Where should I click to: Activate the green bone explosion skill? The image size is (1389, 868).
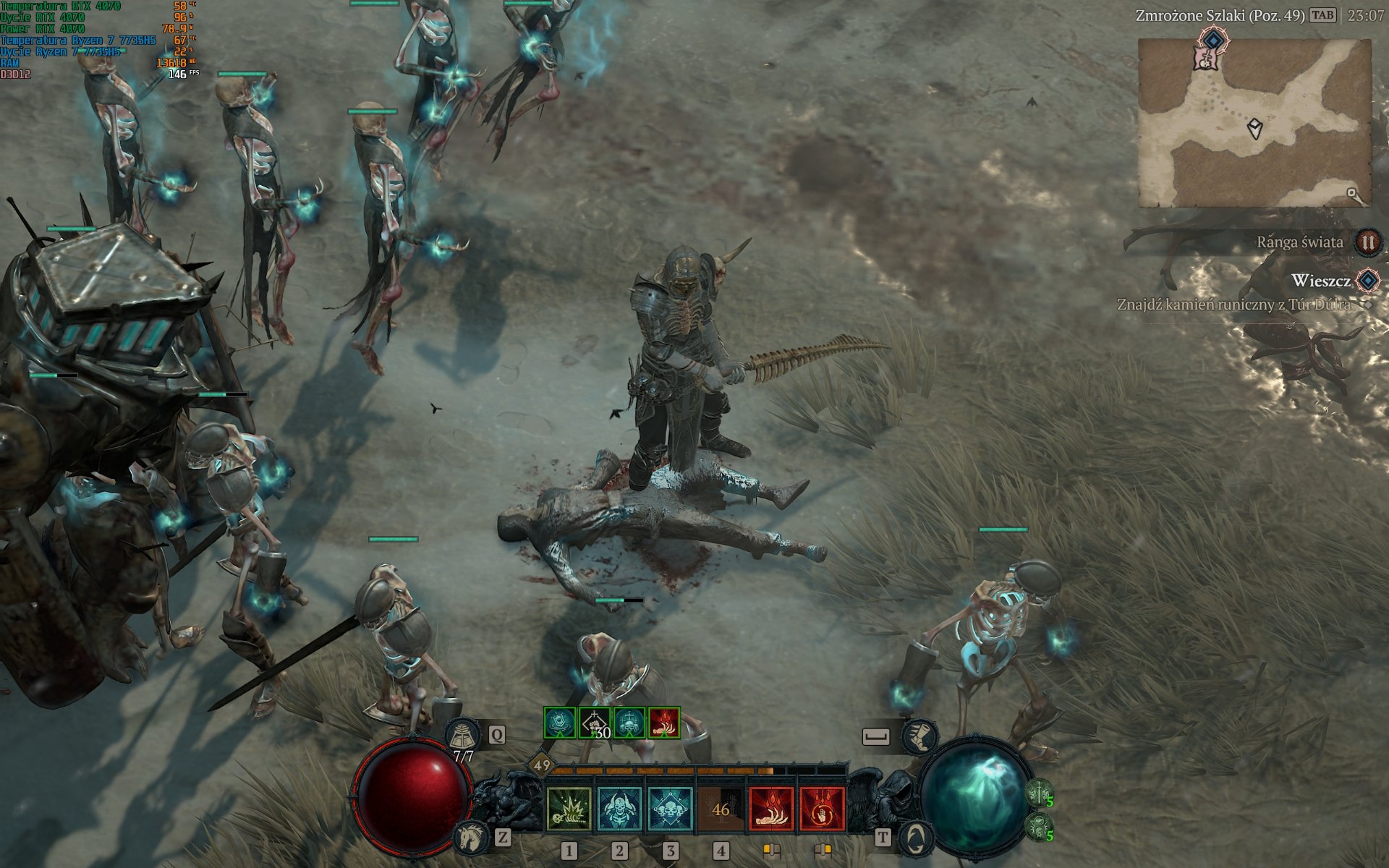(569, 809)
